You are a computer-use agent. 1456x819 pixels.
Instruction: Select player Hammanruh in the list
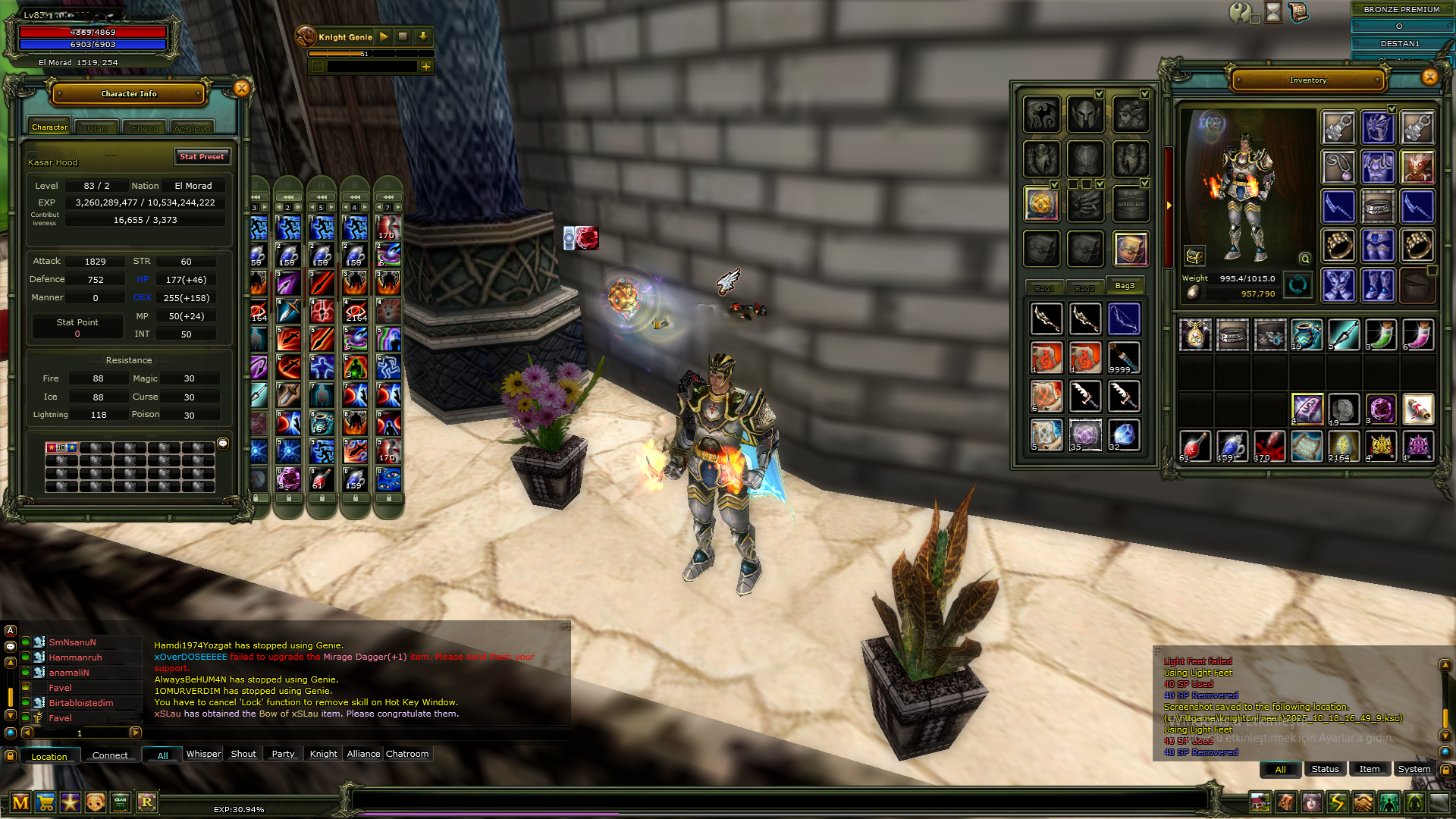75,657
